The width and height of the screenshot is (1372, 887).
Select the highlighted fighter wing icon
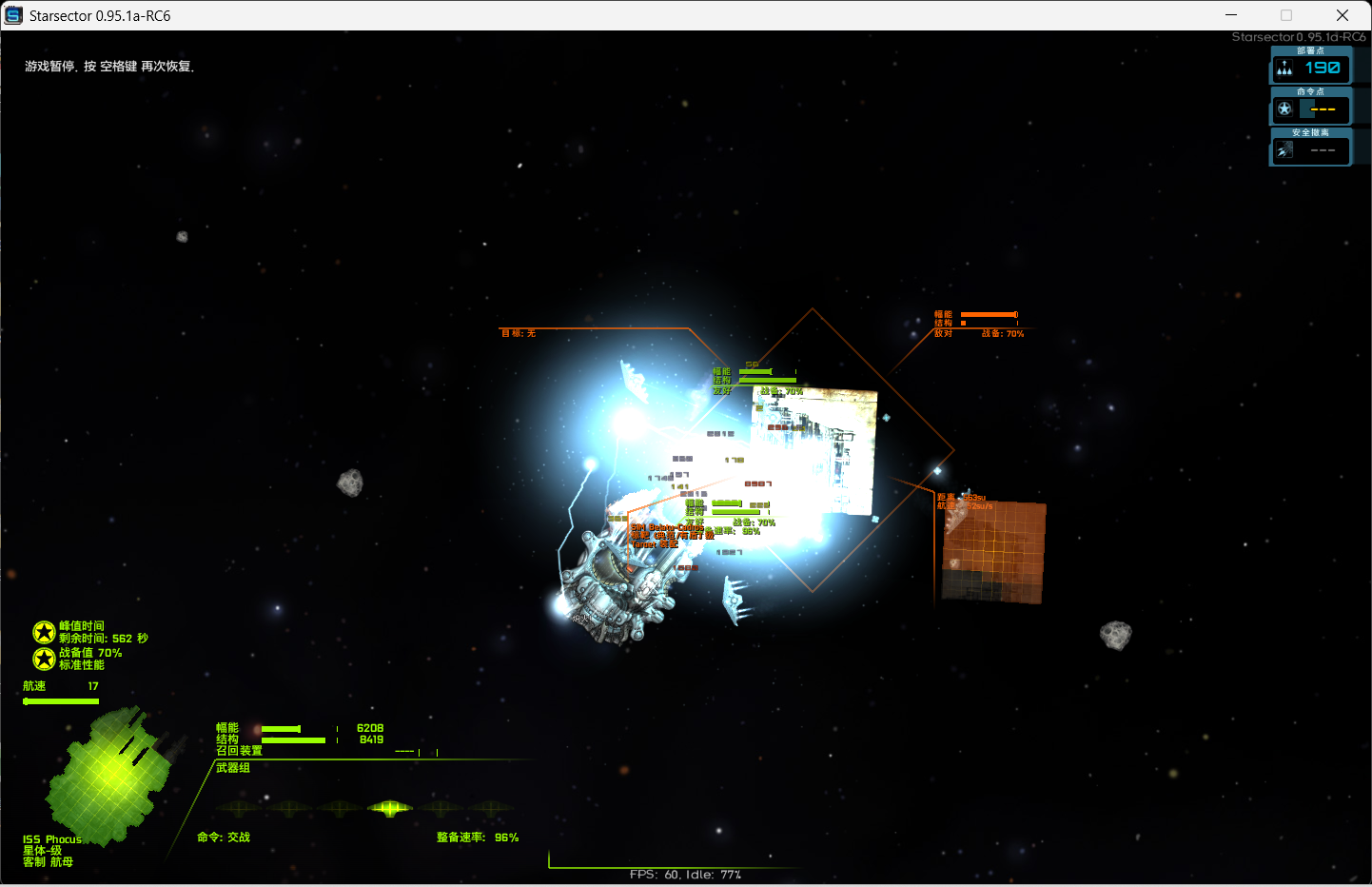(389, 809)
